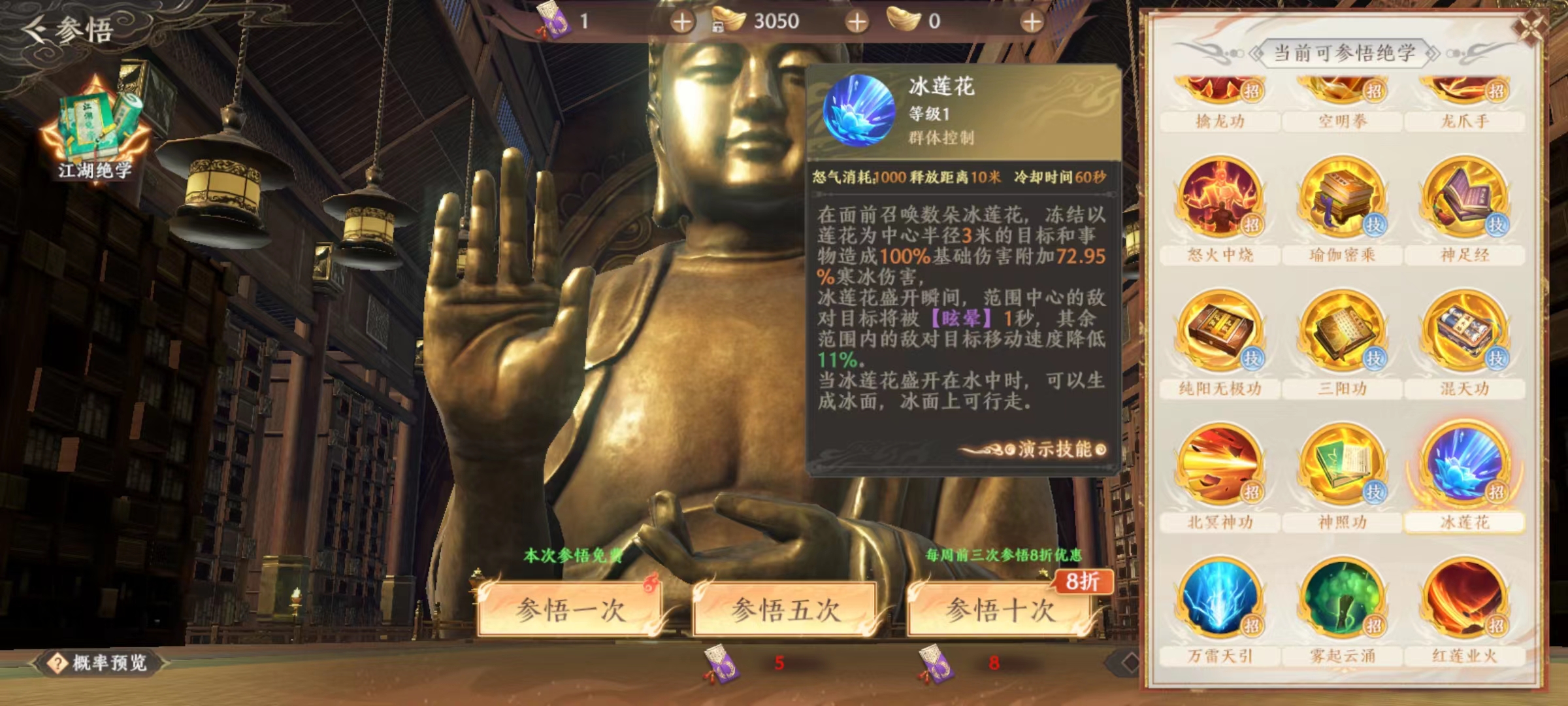Click the plus next to the 3050 ingot currency
The image size is (1568, 706).
[855, 20]
